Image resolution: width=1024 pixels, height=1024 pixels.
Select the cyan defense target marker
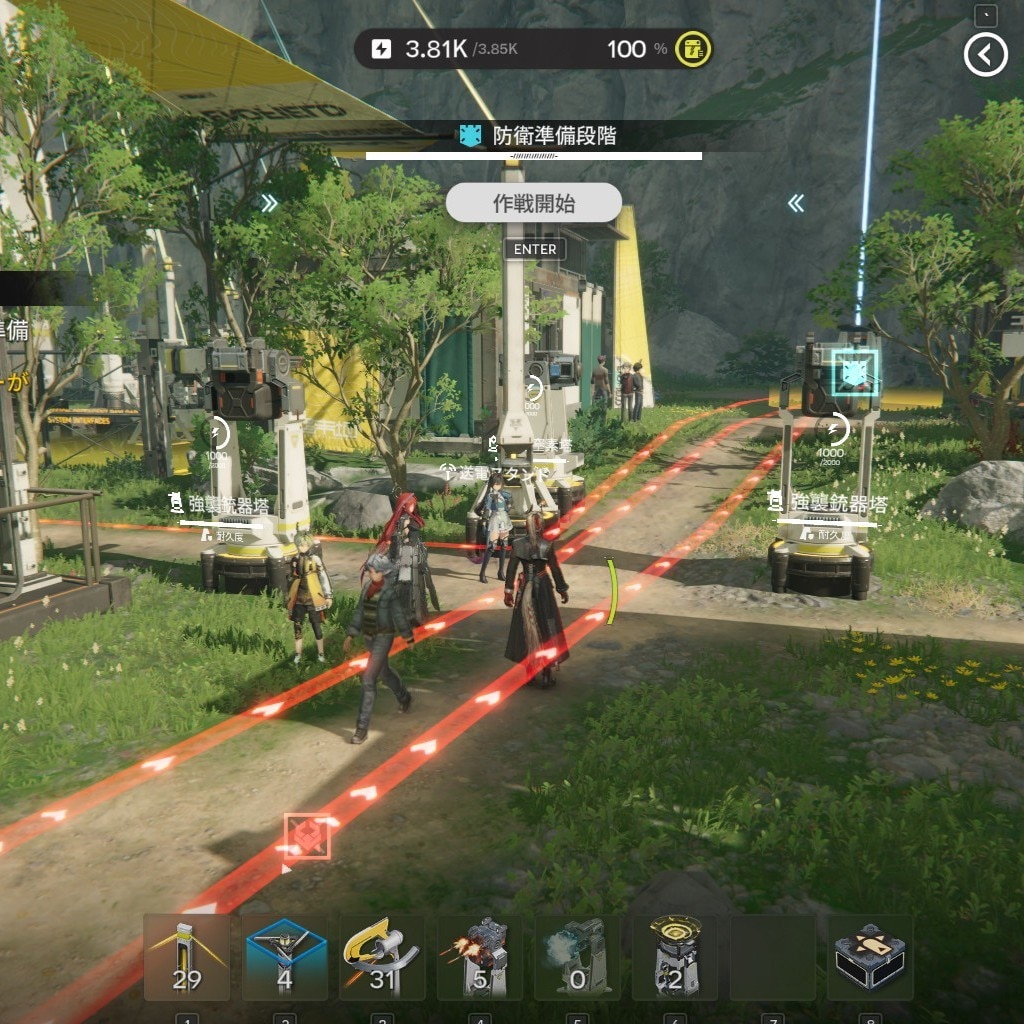854,374
